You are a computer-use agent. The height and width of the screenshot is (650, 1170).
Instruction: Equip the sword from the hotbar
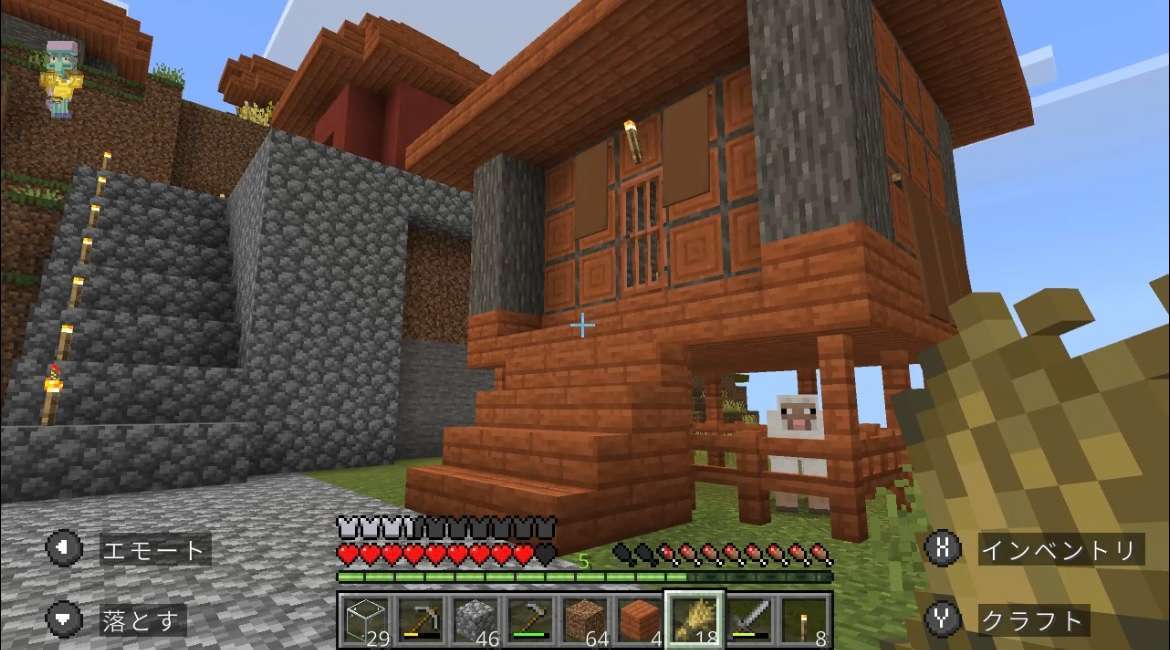[x=748, y=620]
